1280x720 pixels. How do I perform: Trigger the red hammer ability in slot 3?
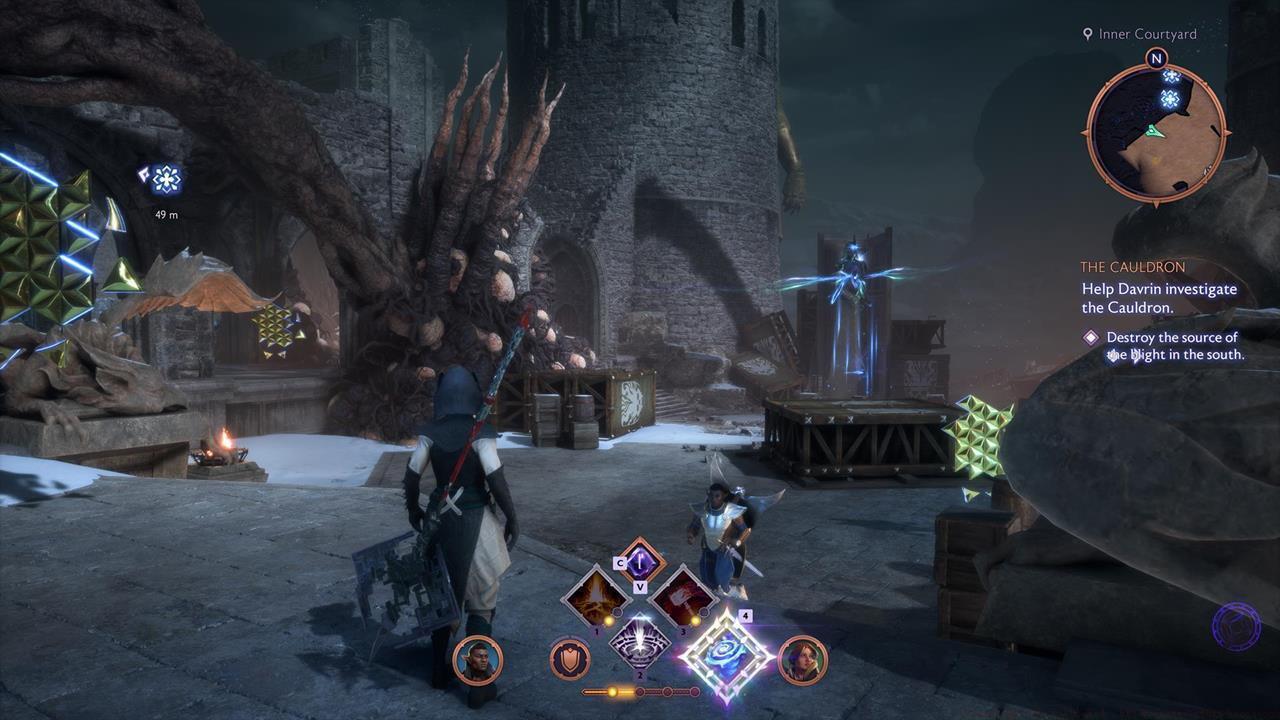[x=683, y=597]
